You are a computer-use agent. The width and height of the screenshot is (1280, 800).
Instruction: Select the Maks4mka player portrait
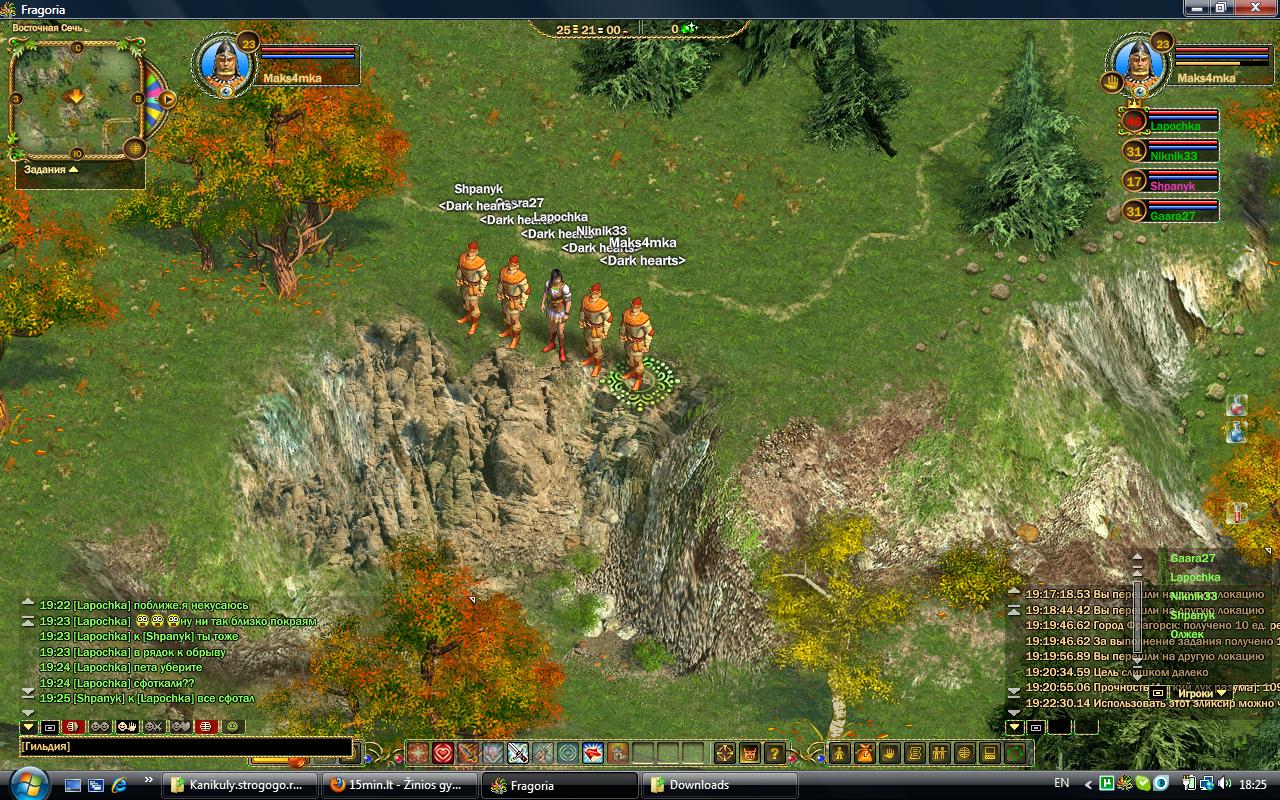tap(224, 63)
